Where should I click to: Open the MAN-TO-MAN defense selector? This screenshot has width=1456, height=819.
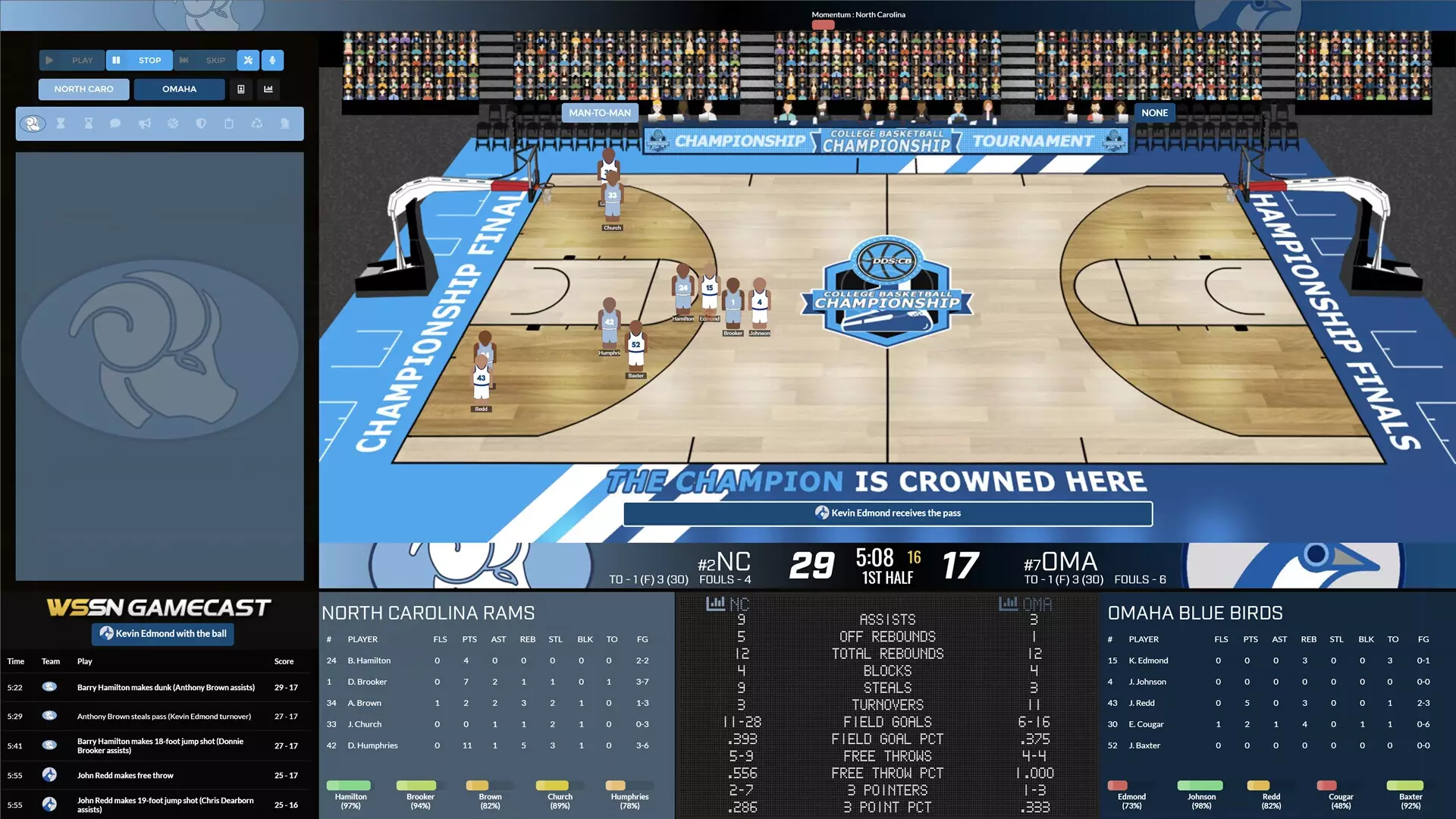pyautogui.click(x=600, y=112)
